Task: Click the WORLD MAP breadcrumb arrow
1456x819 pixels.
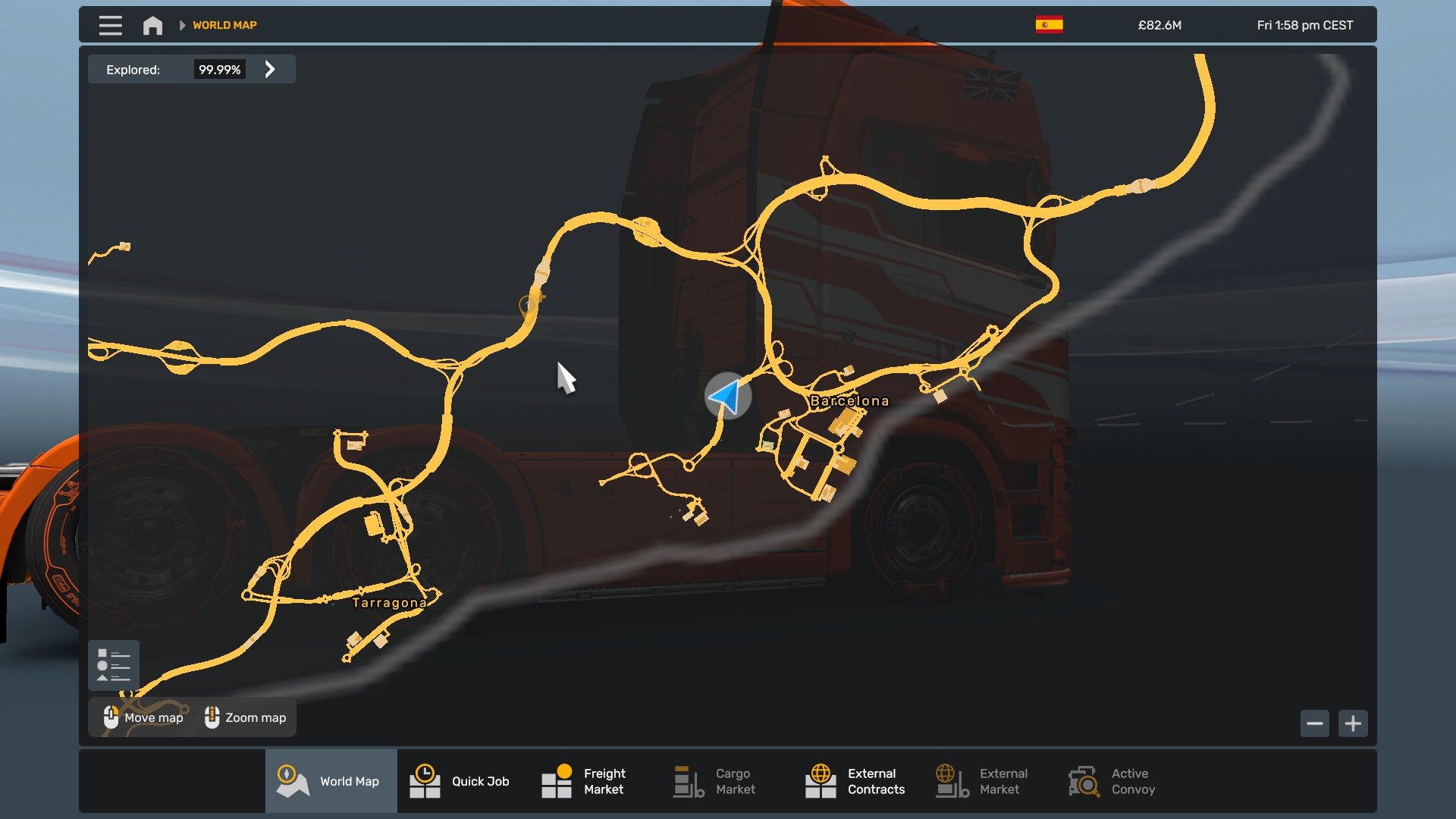Action: coord(182,24)
